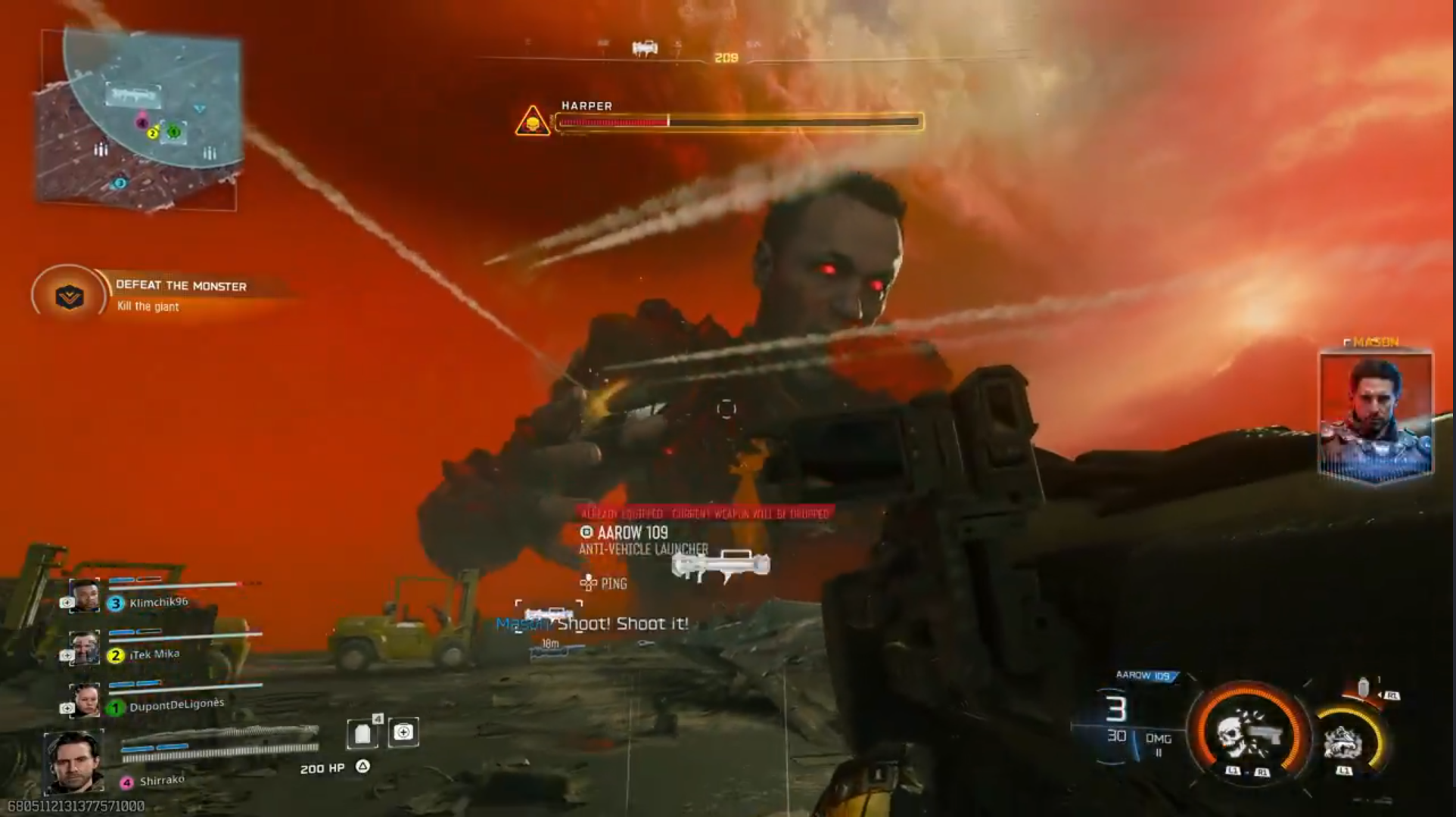Viewport: 1456px width, 817px height.
Task: Click Shirrako's player portrait
Action: coord(74,761)
